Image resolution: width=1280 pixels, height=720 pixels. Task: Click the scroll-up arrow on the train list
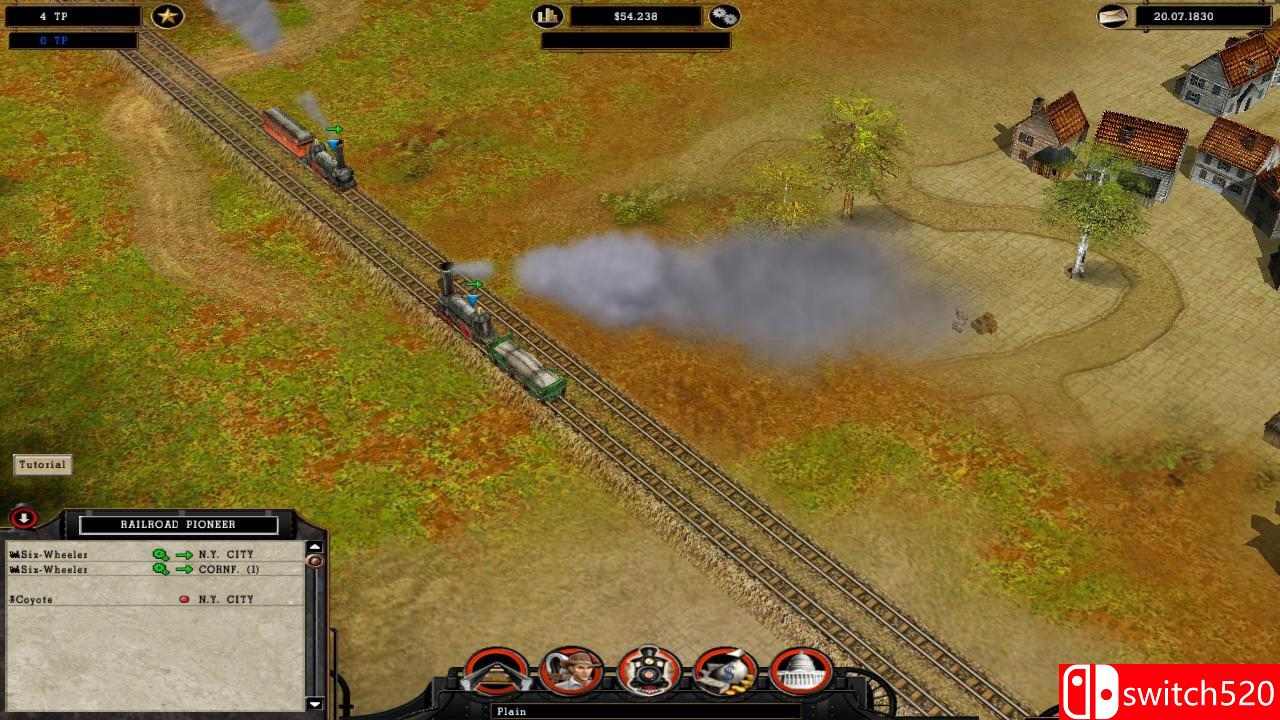pos(314,547)
